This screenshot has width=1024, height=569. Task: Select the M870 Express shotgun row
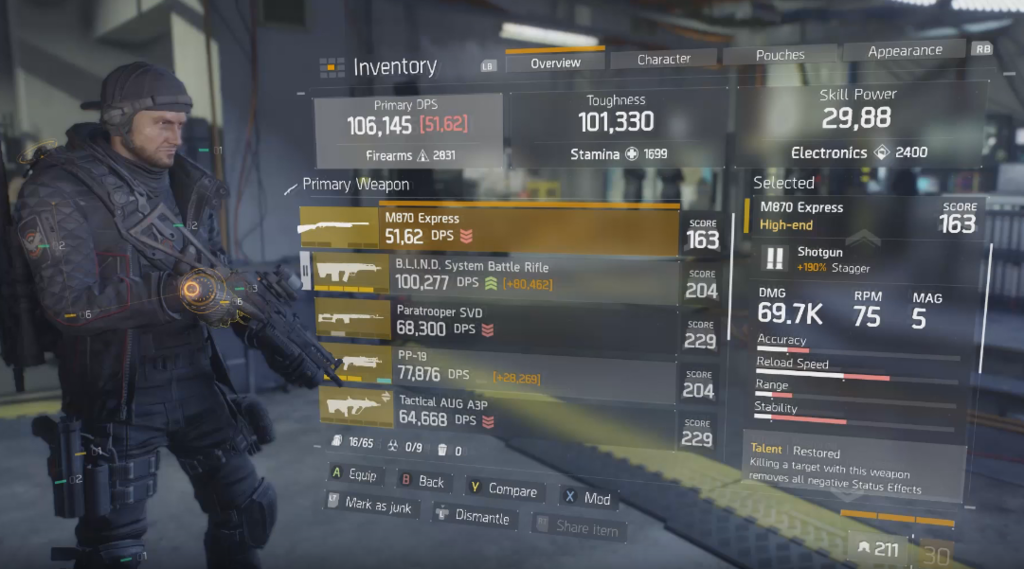click(x=490, y=227)
